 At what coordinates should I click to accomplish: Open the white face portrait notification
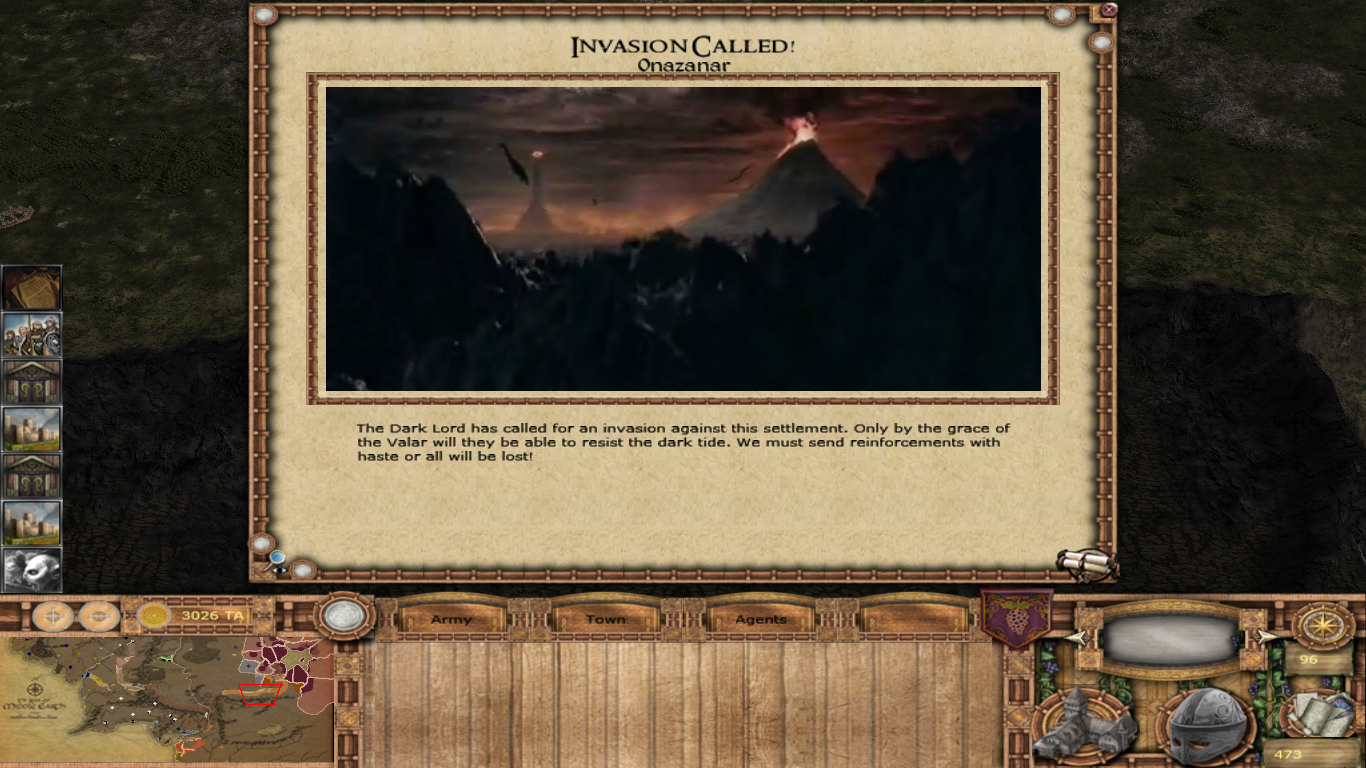[32, 570]
